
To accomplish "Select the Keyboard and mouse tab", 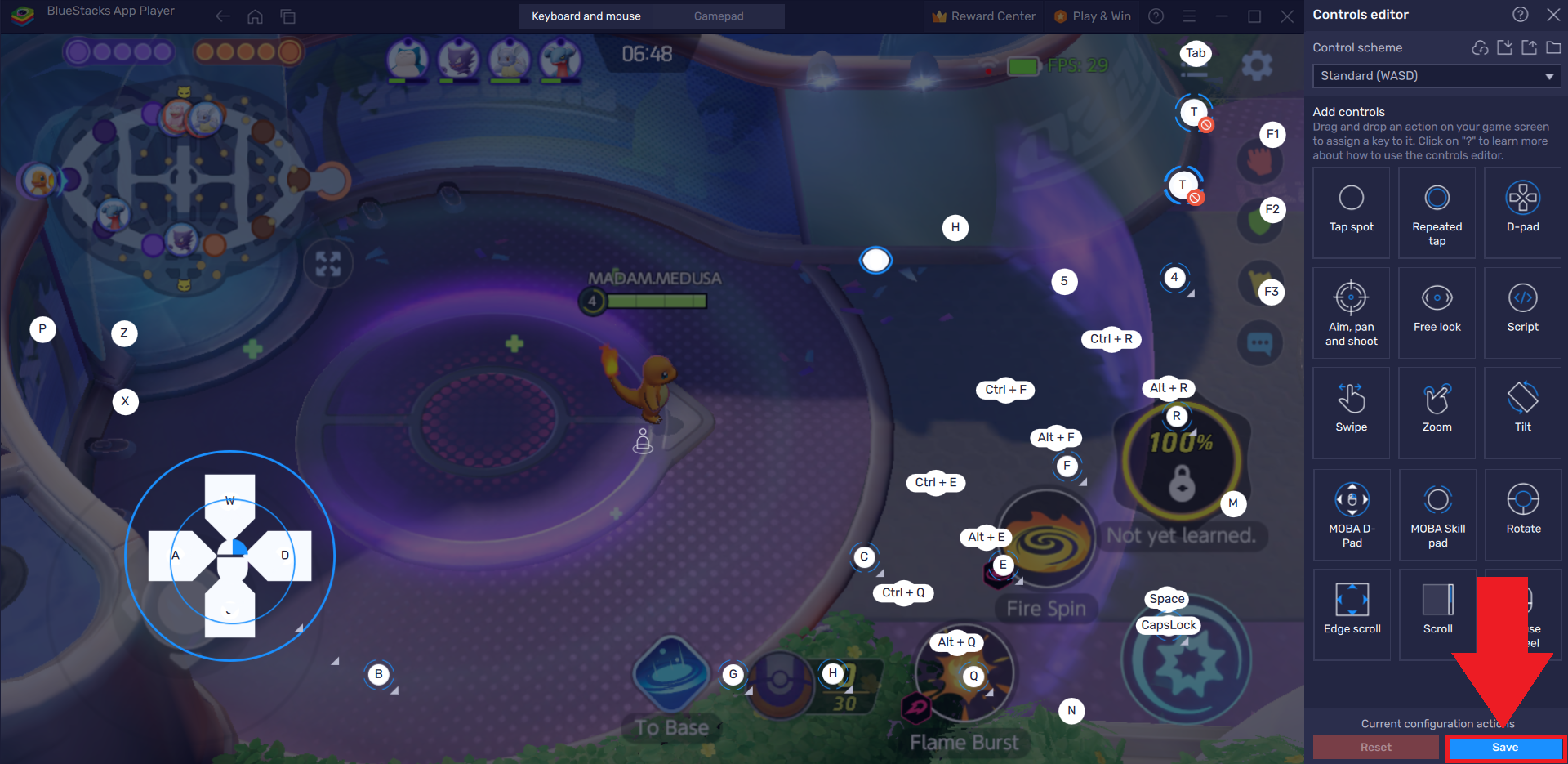I will tap(586, 16).
